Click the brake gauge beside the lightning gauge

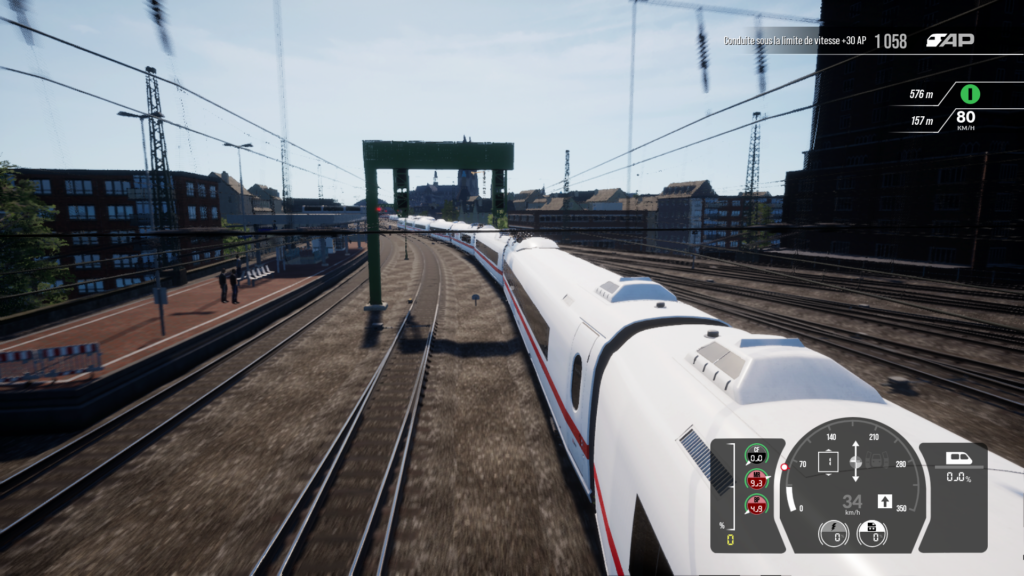(872, 533)
